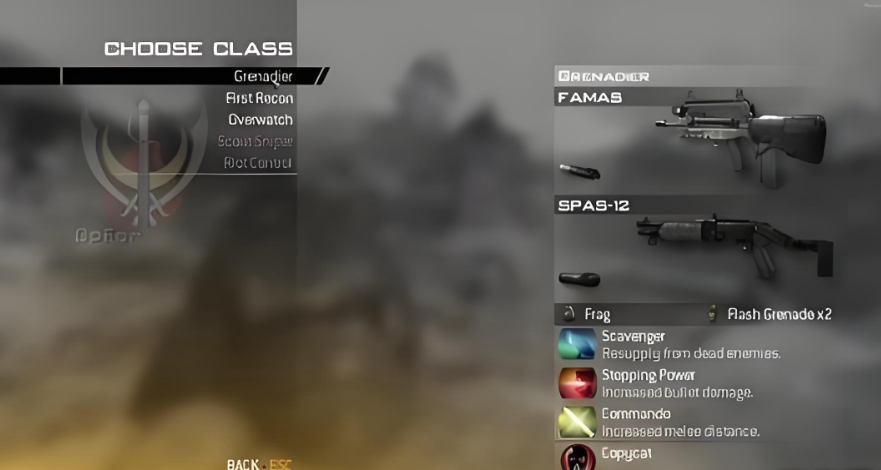The image size is (881, 470).
Task: Select the Scout Sniper class
Action: pyautogui.click(x=255, y=141)
